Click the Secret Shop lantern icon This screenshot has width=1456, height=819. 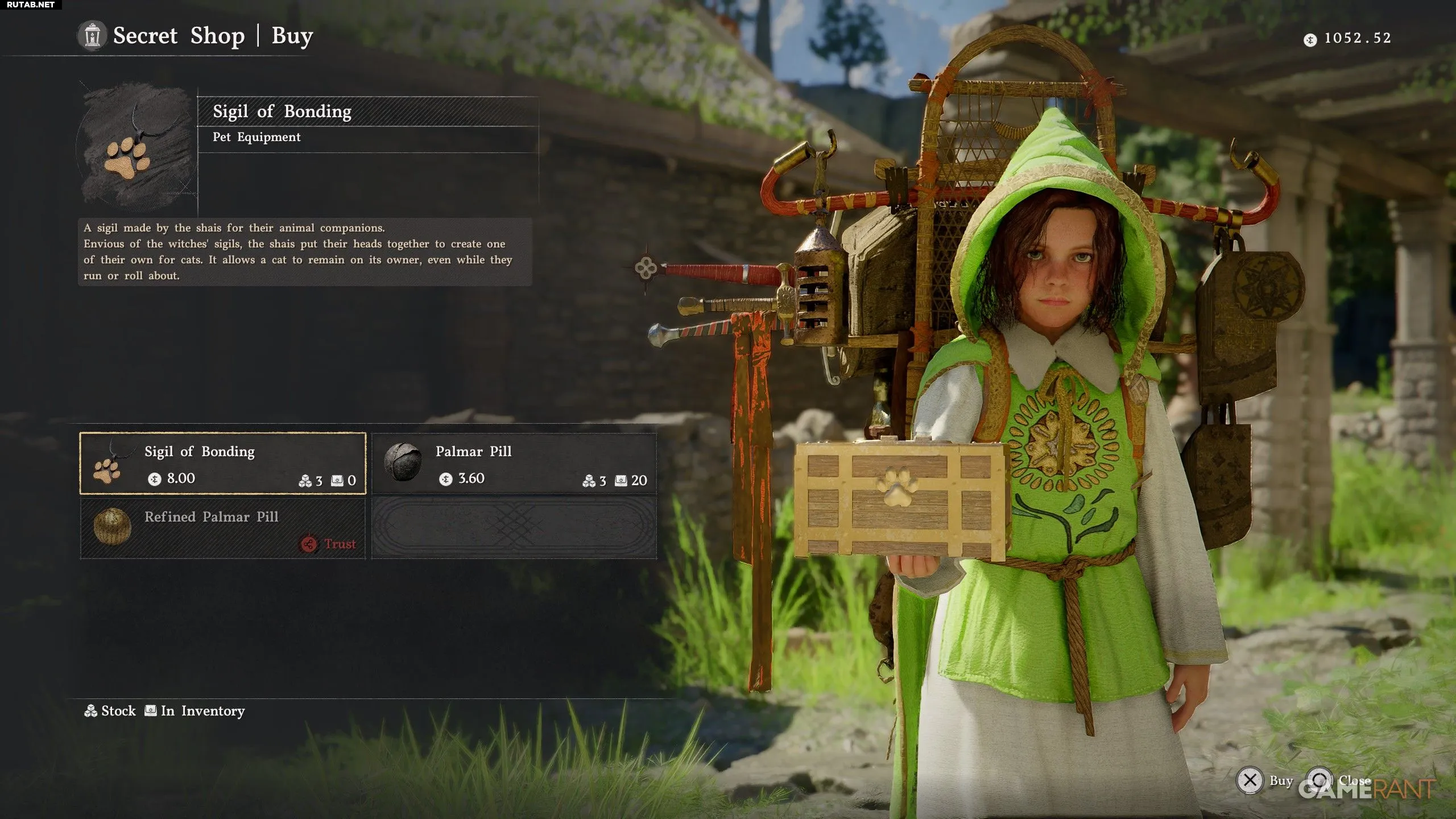point(92,36)
